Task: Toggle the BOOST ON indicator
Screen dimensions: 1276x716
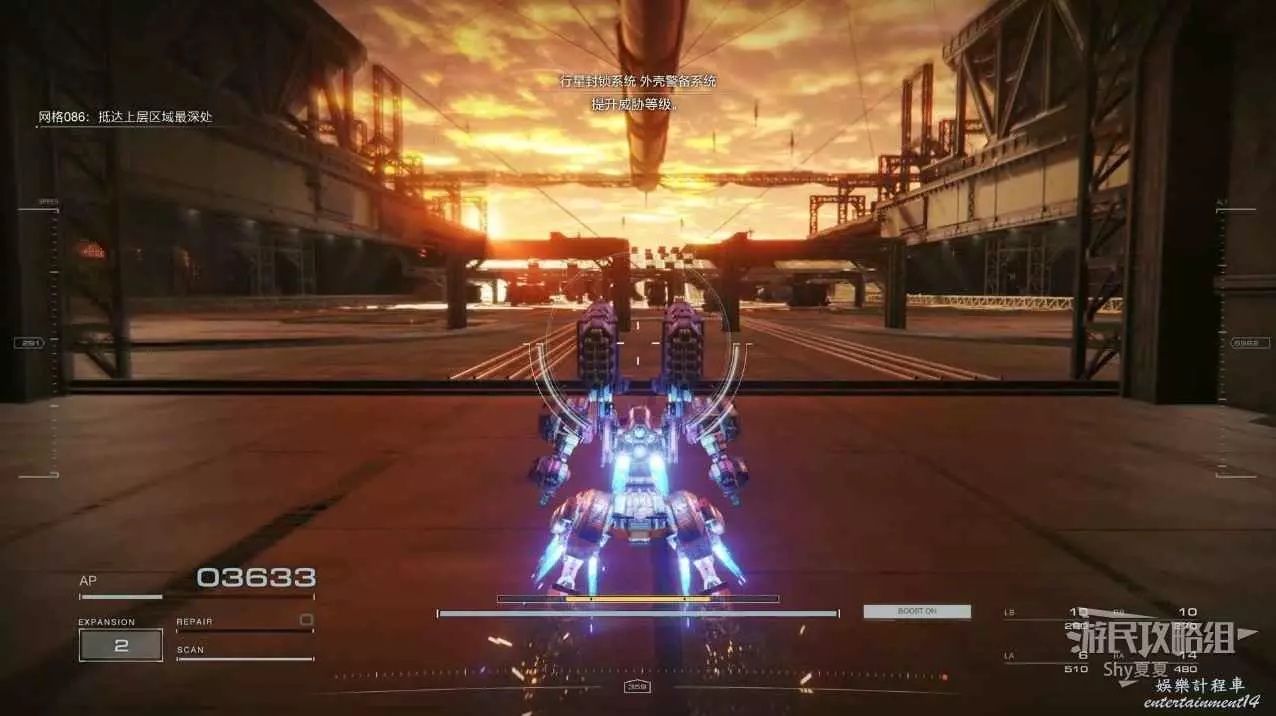Action: tap(917, 611)
